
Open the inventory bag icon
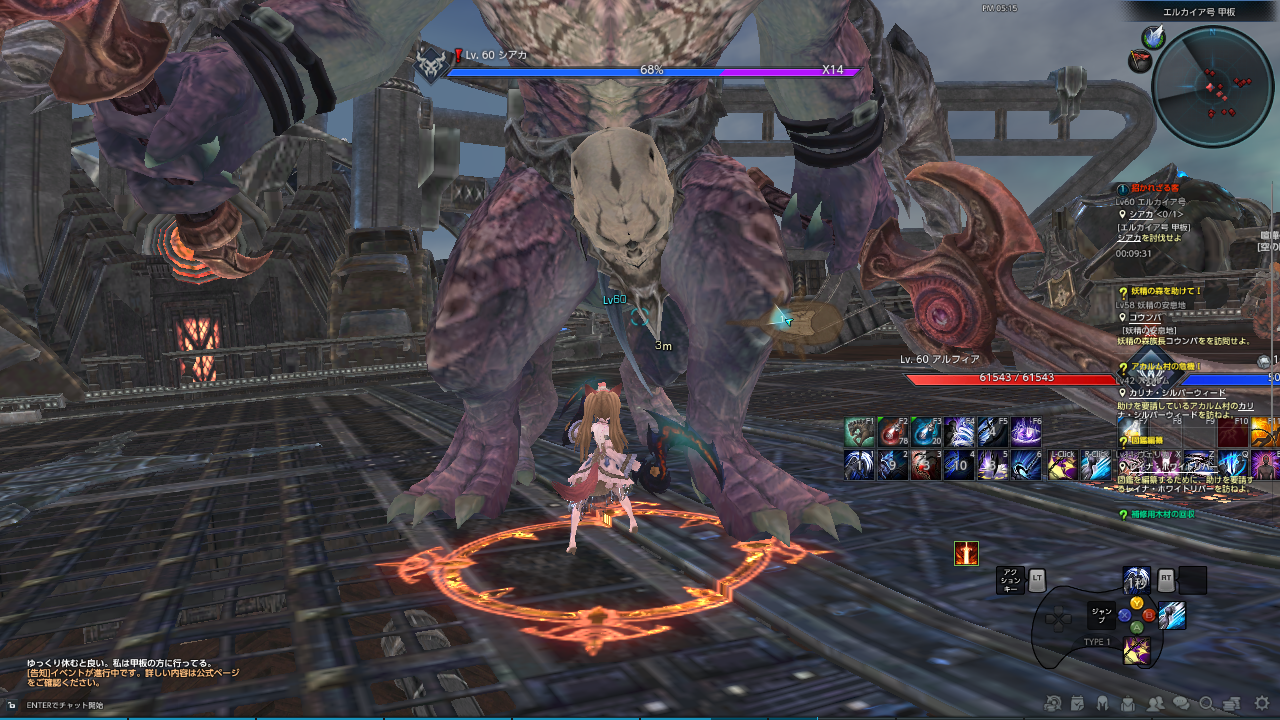click(1128, 702)
